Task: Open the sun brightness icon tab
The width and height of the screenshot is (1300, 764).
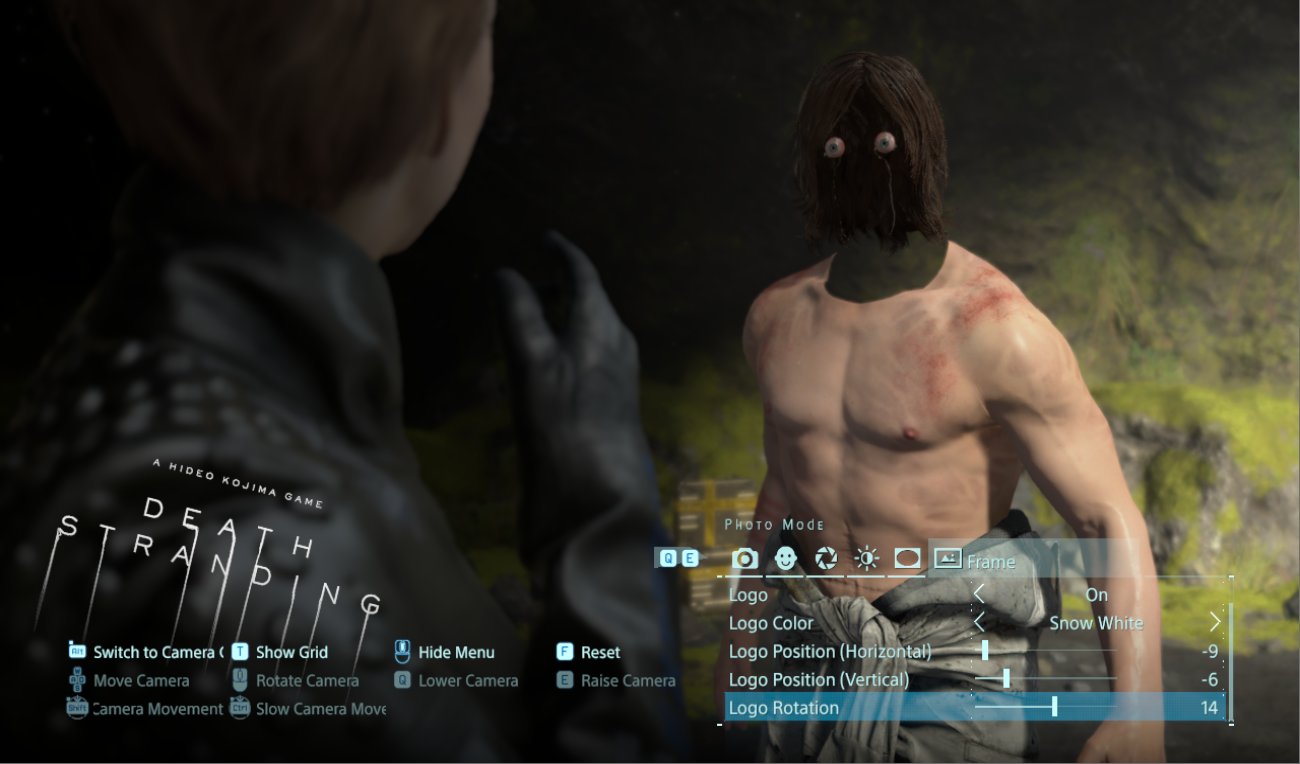Action: coord(867,559)
